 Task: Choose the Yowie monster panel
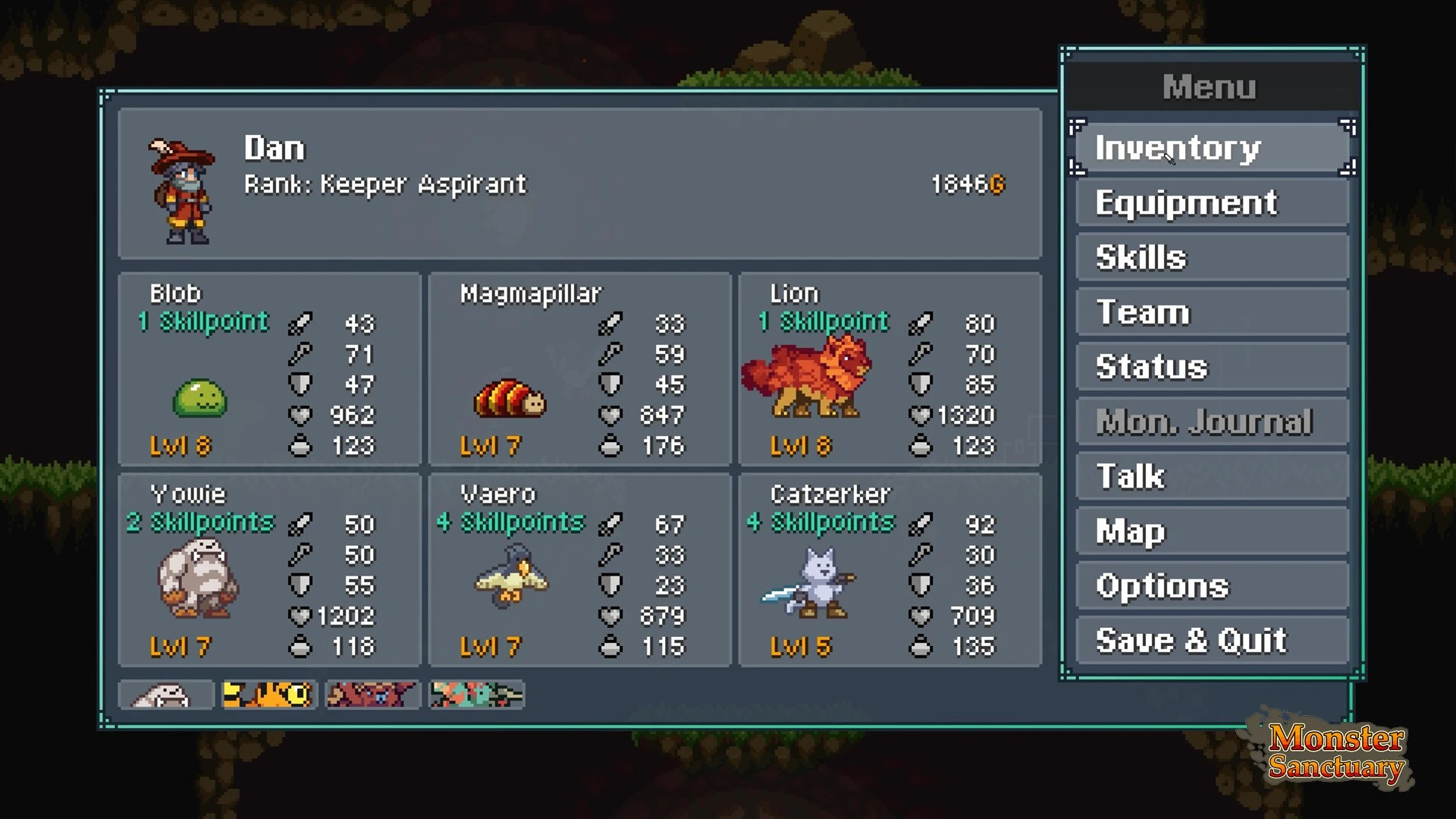coord(269,570)
